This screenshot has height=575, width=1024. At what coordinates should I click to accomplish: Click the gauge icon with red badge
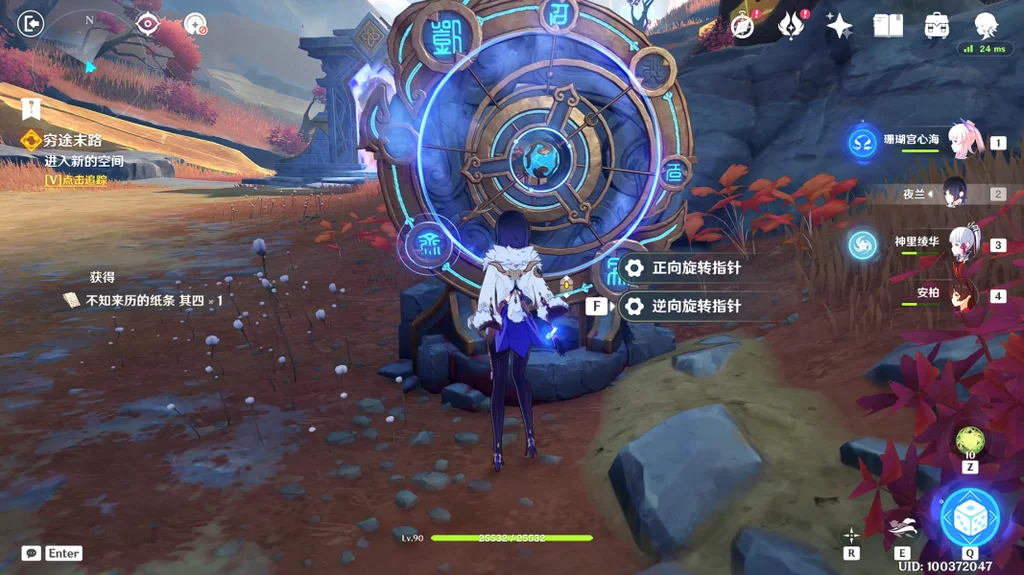[x=196, y=24]
